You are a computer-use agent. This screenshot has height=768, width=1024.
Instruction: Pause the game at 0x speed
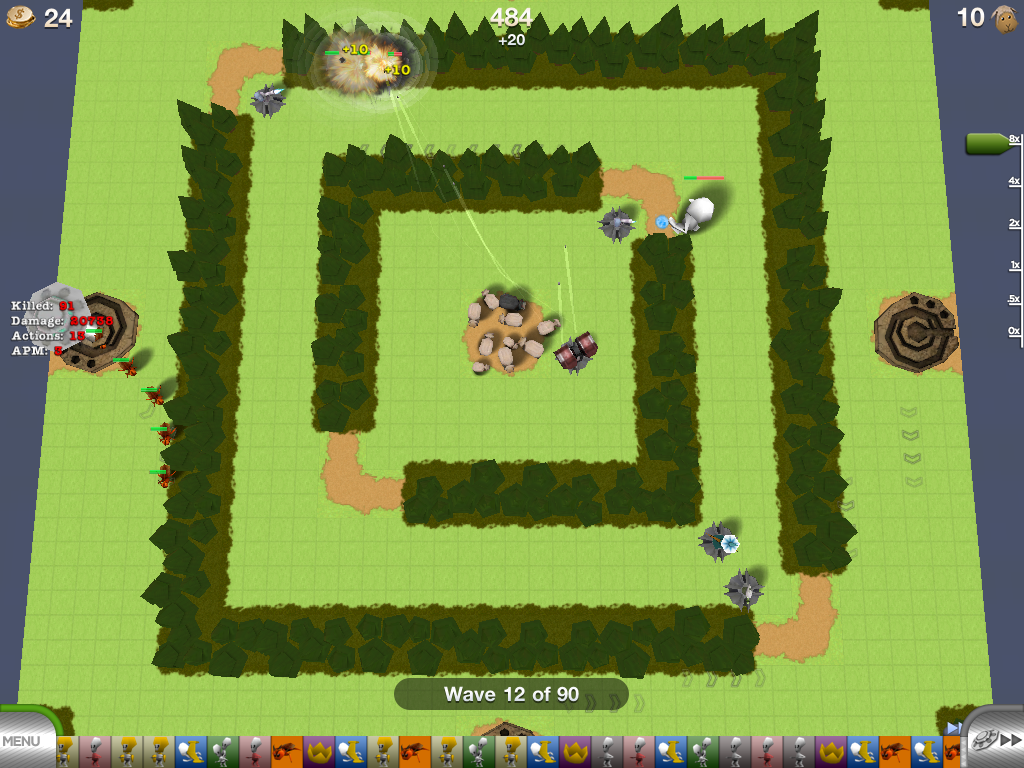coord(1014,331)
